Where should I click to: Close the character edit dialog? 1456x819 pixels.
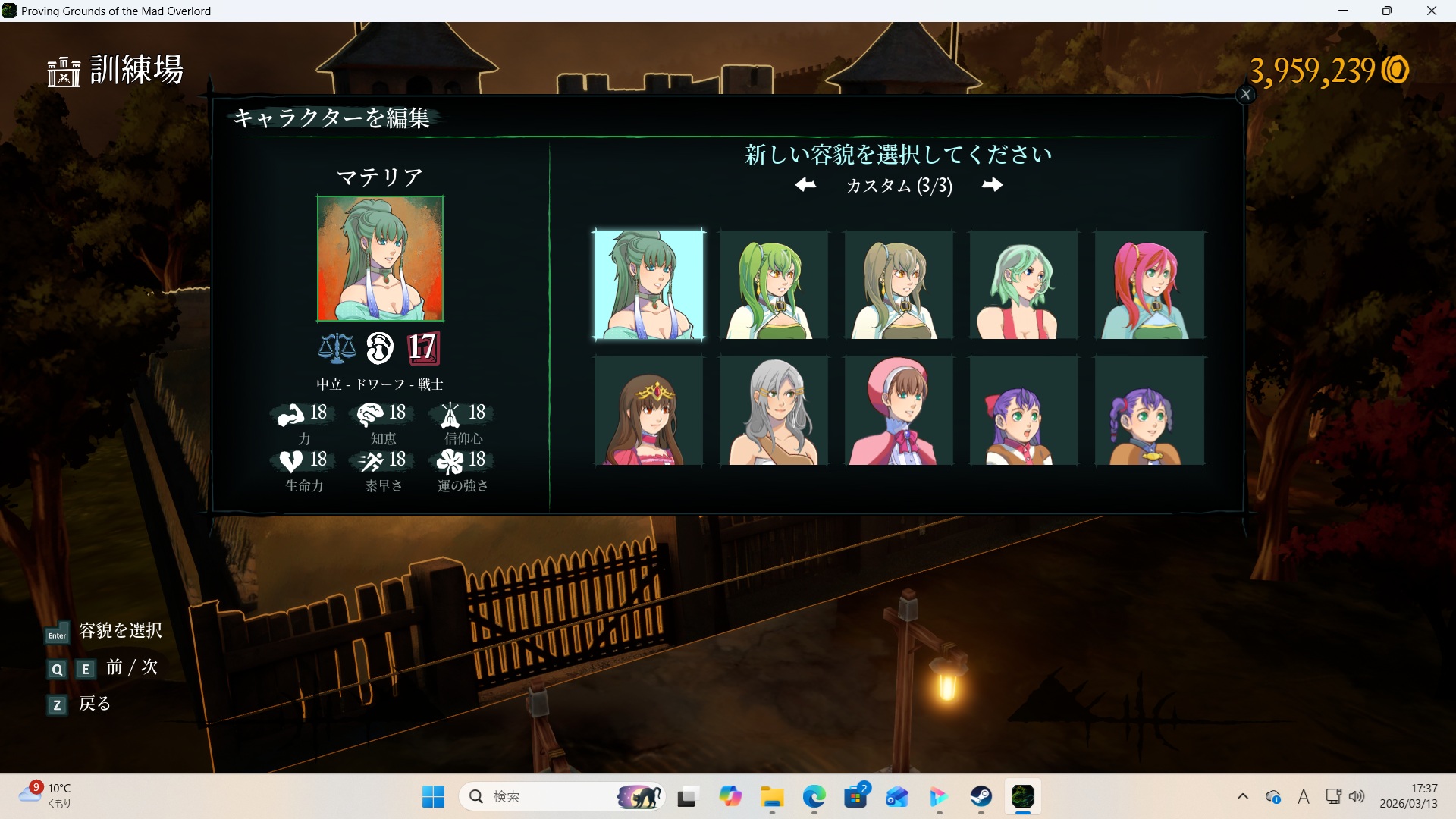(x=1245, y=95)
